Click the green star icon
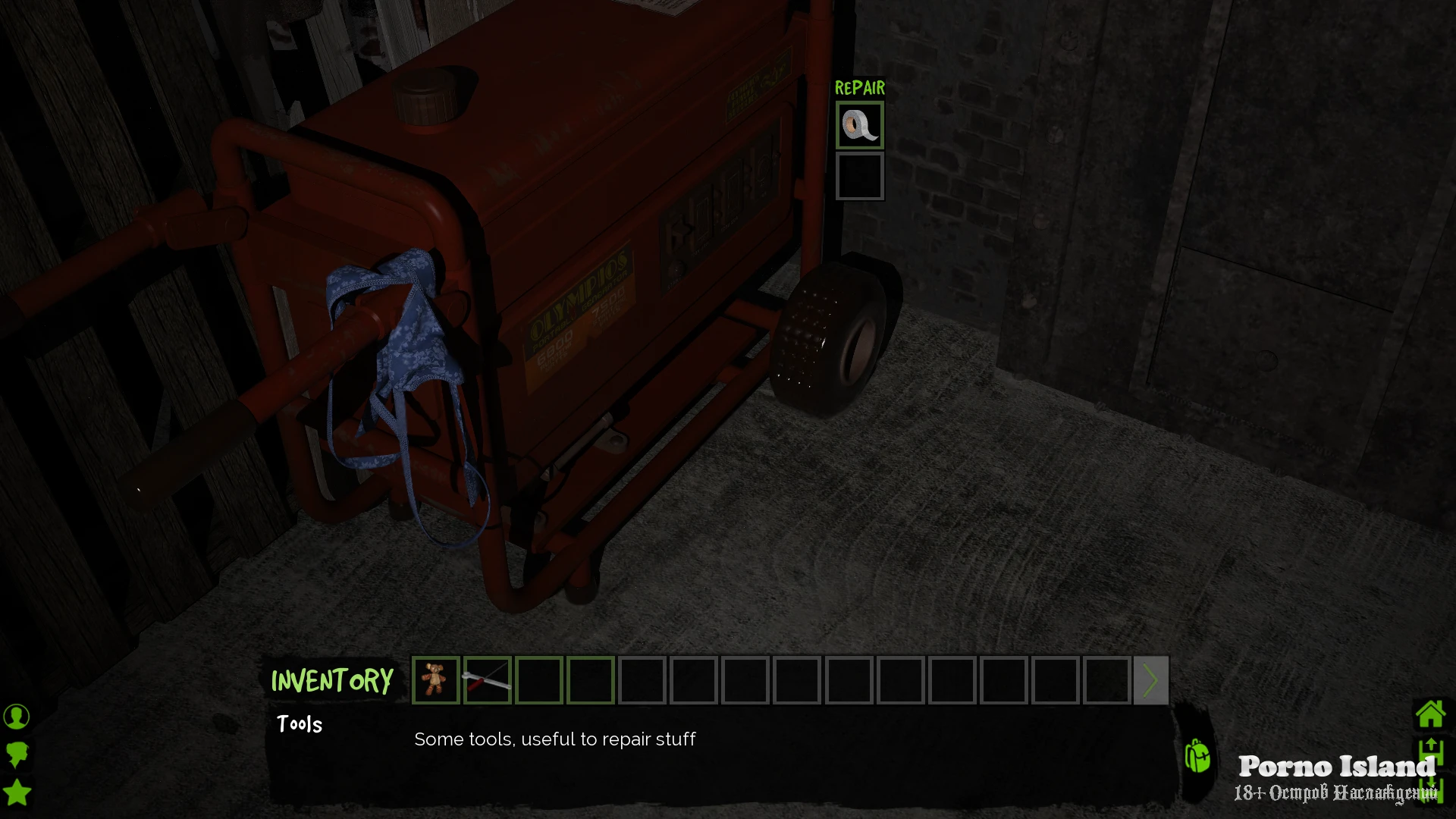The image size is (1456, 819). click(17, 793)
